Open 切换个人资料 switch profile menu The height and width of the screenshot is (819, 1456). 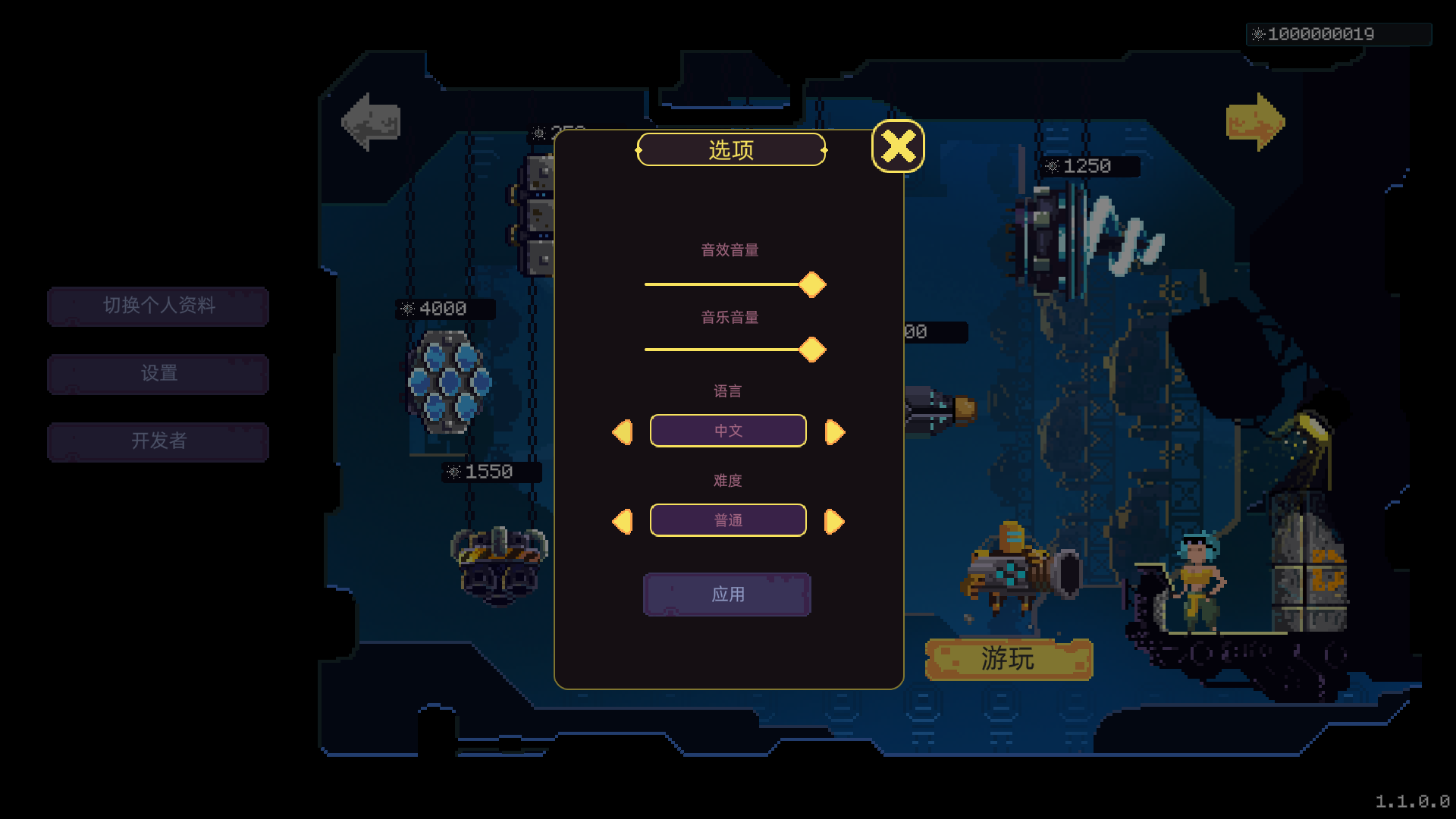pyautogui.click(x=158, y=306)
